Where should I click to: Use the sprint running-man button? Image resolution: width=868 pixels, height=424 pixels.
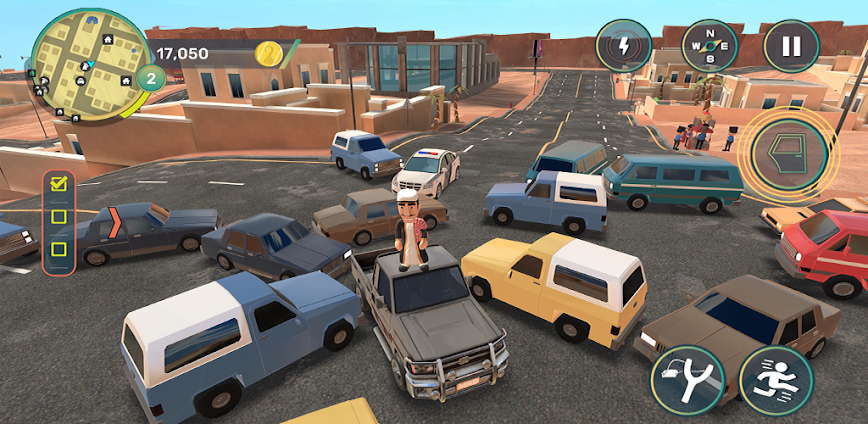(x=775, y=381)
